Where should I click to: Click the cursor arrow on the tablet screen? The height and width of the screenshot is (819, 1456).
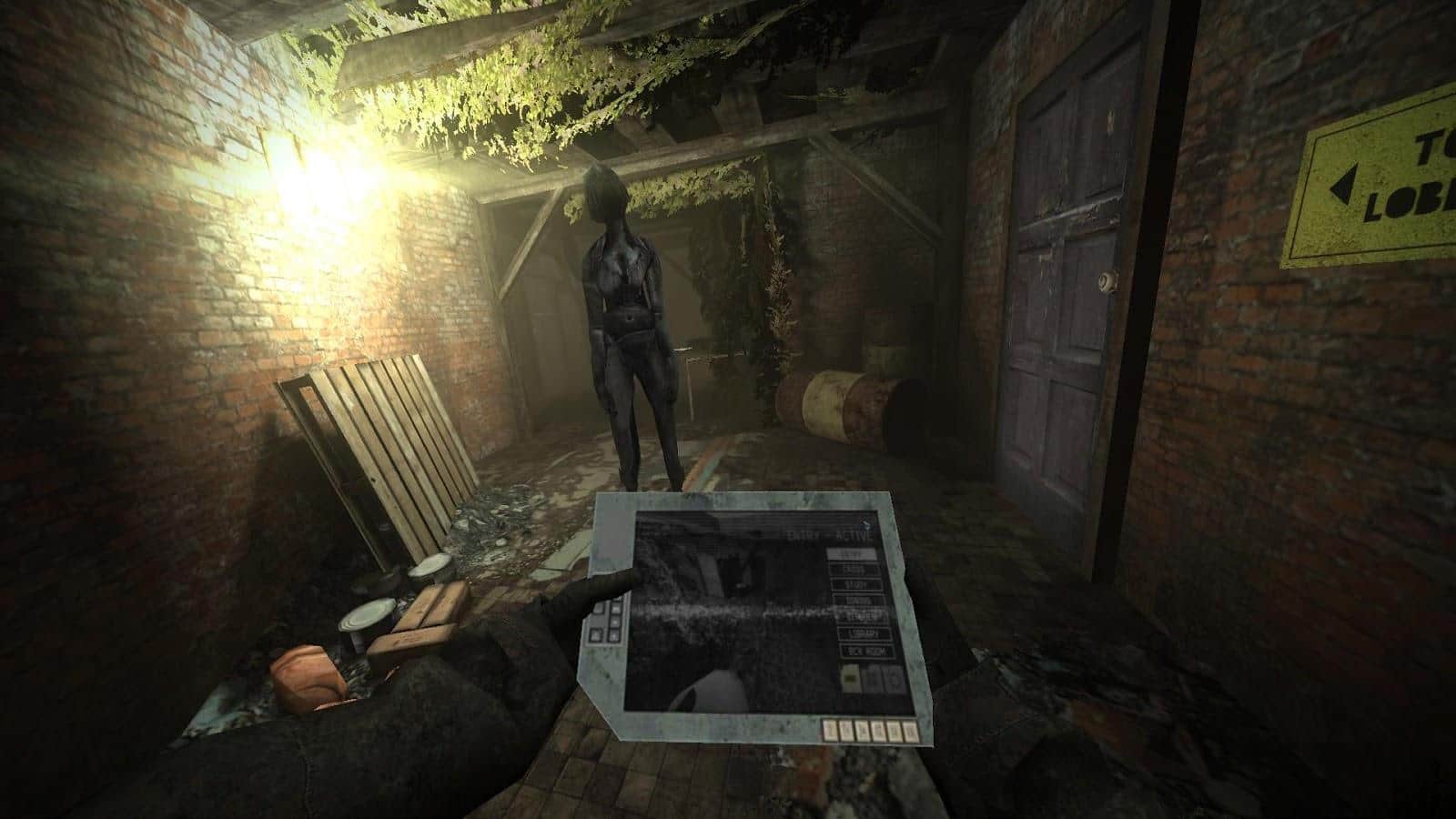coord(866,524)
